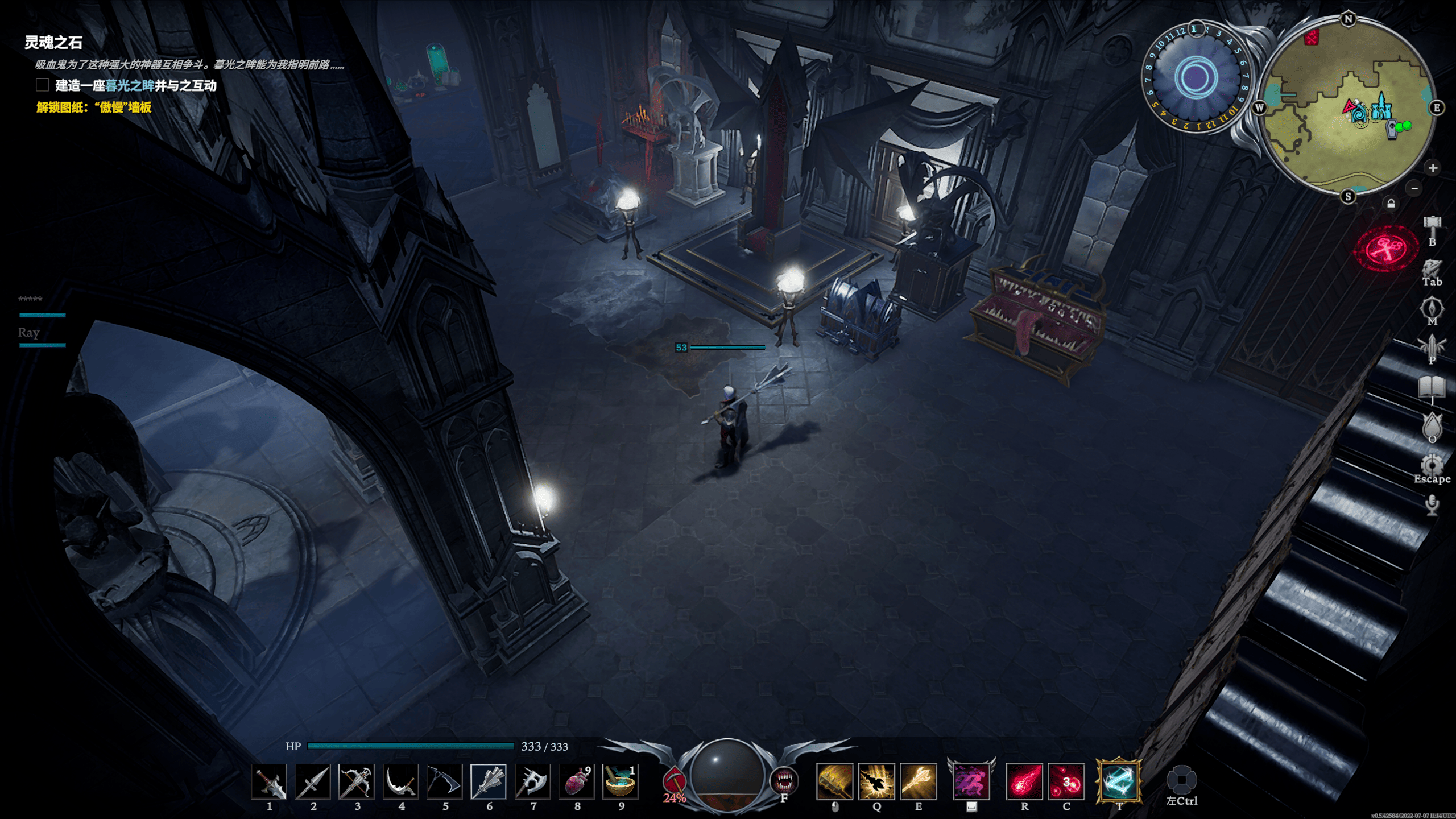Tick the Eye of Twilight quest checkbox
1456x819 pixels.
point(42,85)
